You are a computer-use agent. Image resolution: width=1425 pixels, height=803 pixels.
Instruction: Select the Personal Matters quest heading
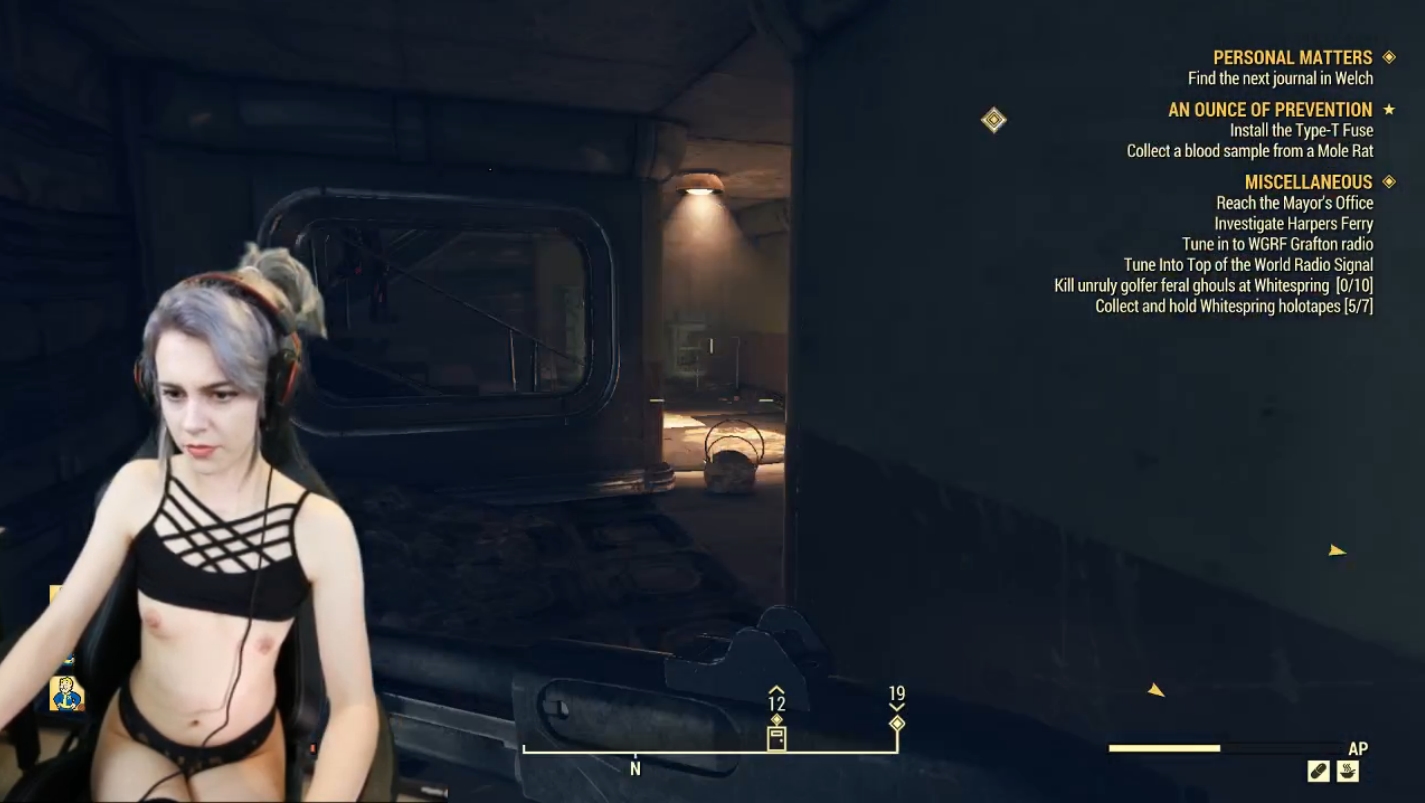pos(1292,58)
